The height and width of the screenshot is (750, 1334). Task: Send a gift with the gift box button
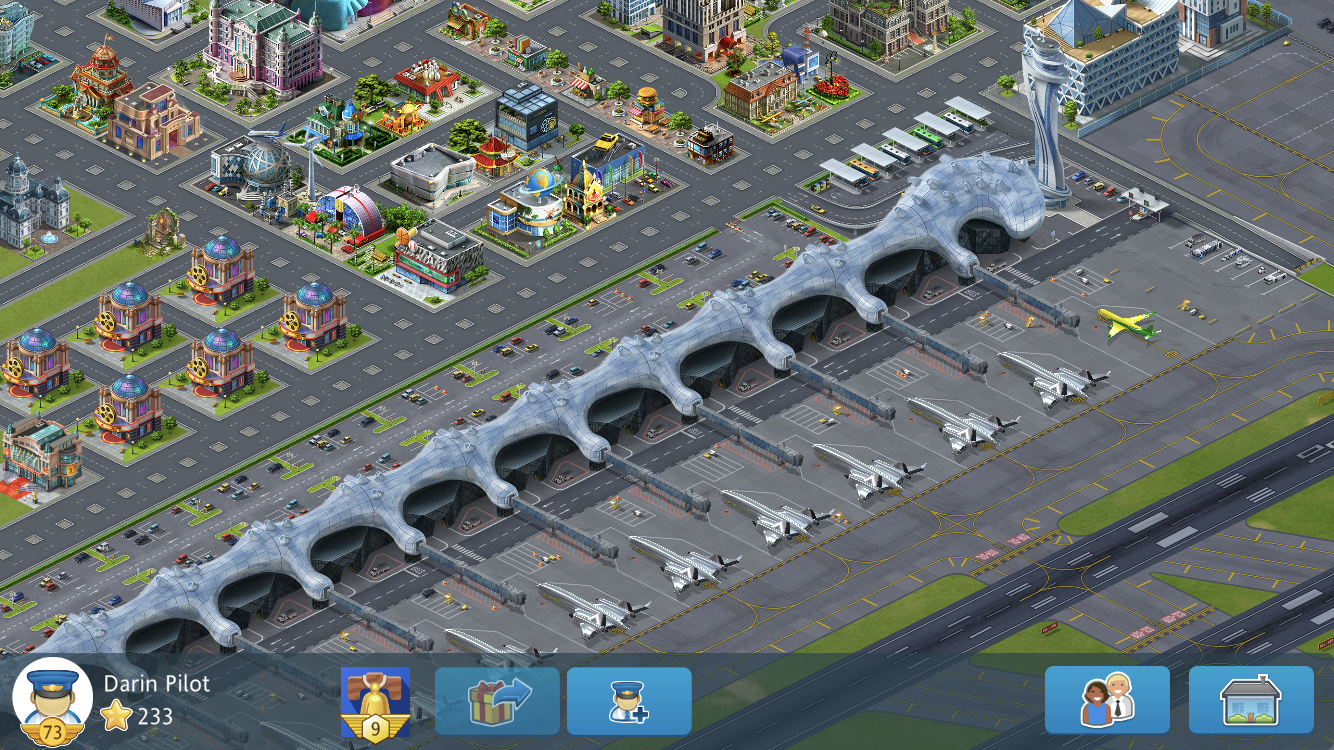(x=497, y=702)
